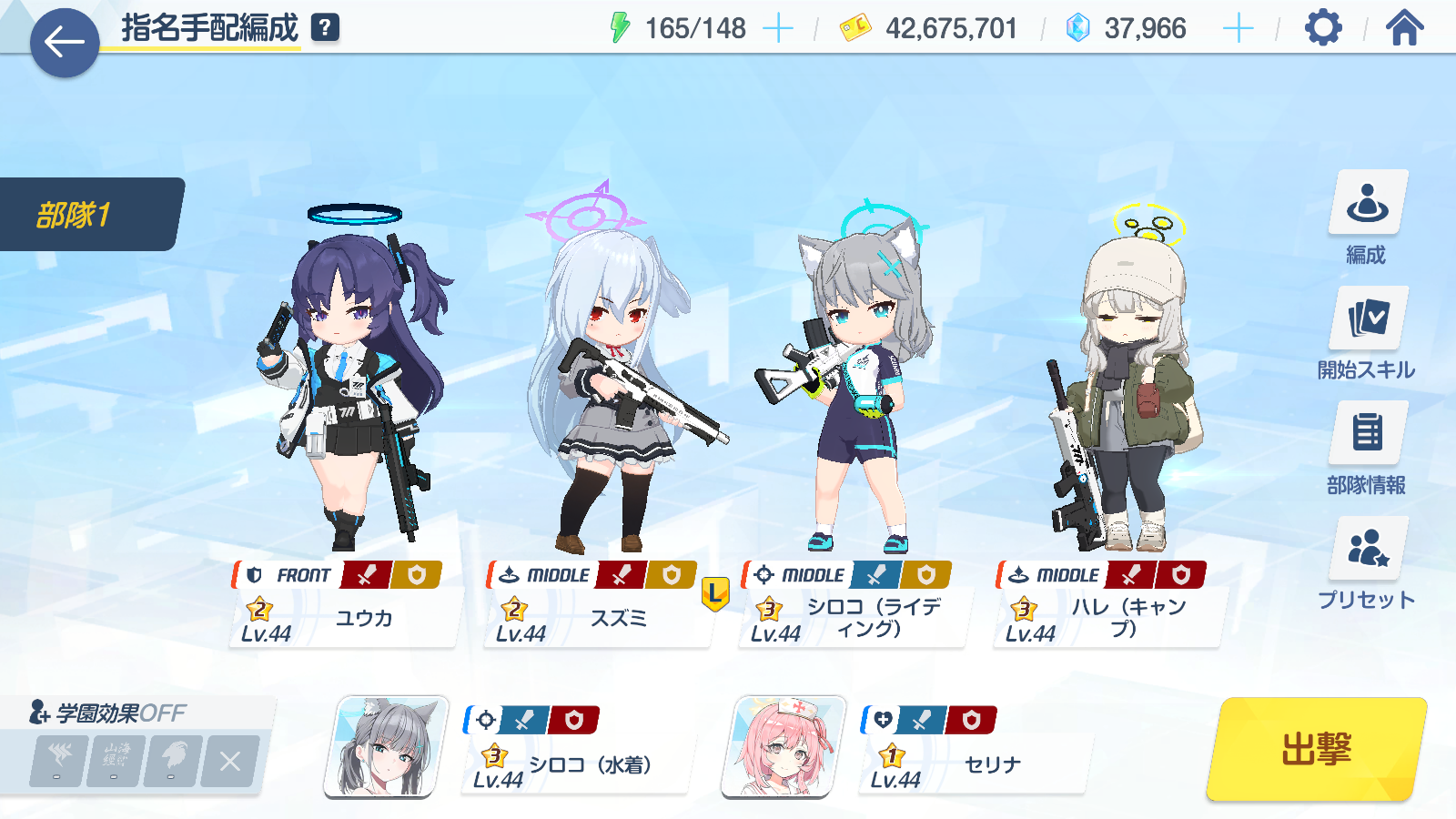
Task: Open the プリセット preset menu
Action: tap(1367, 563)
